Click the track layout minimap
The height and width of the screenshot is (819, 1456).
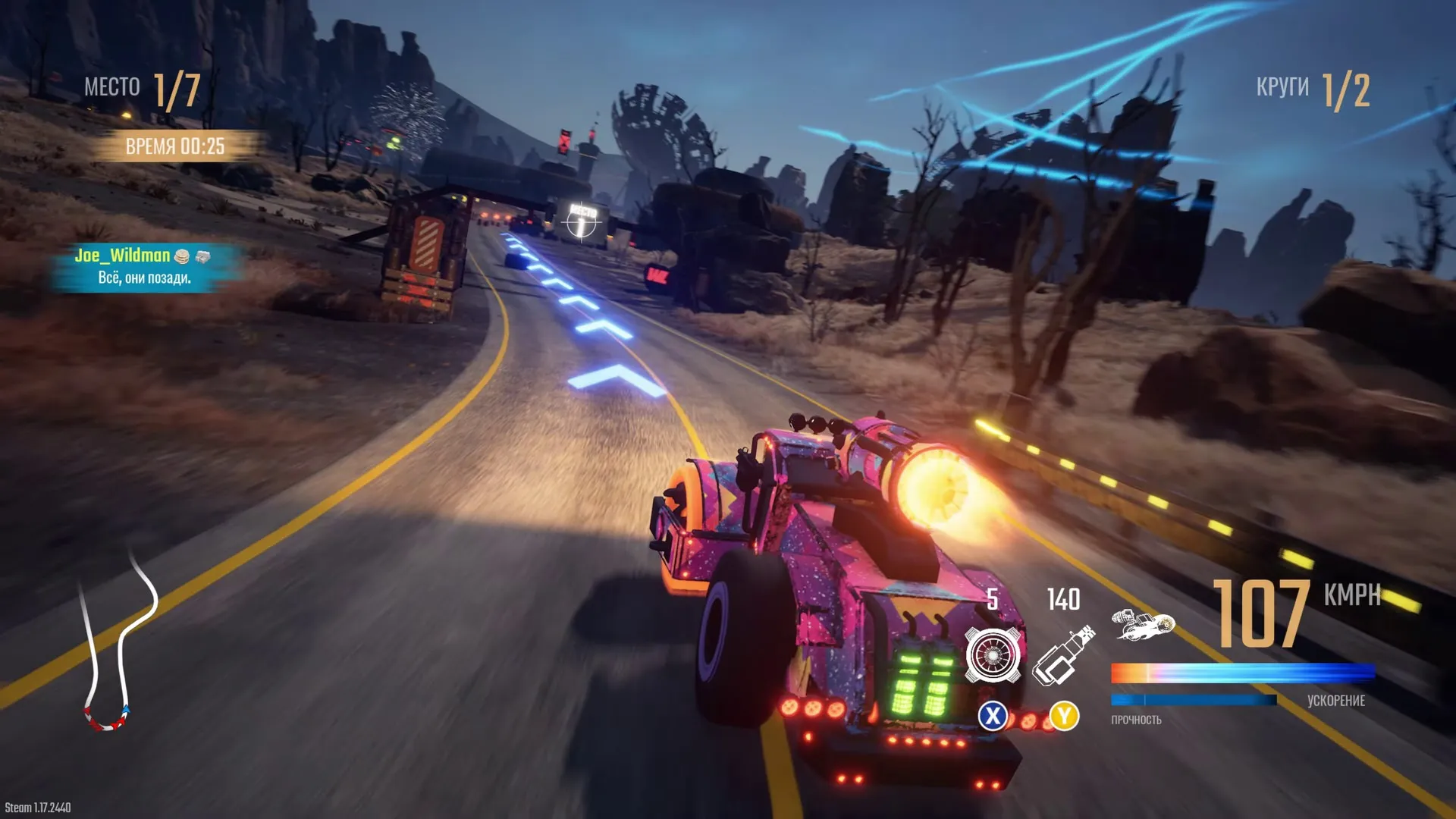click(x=118, y=641)
